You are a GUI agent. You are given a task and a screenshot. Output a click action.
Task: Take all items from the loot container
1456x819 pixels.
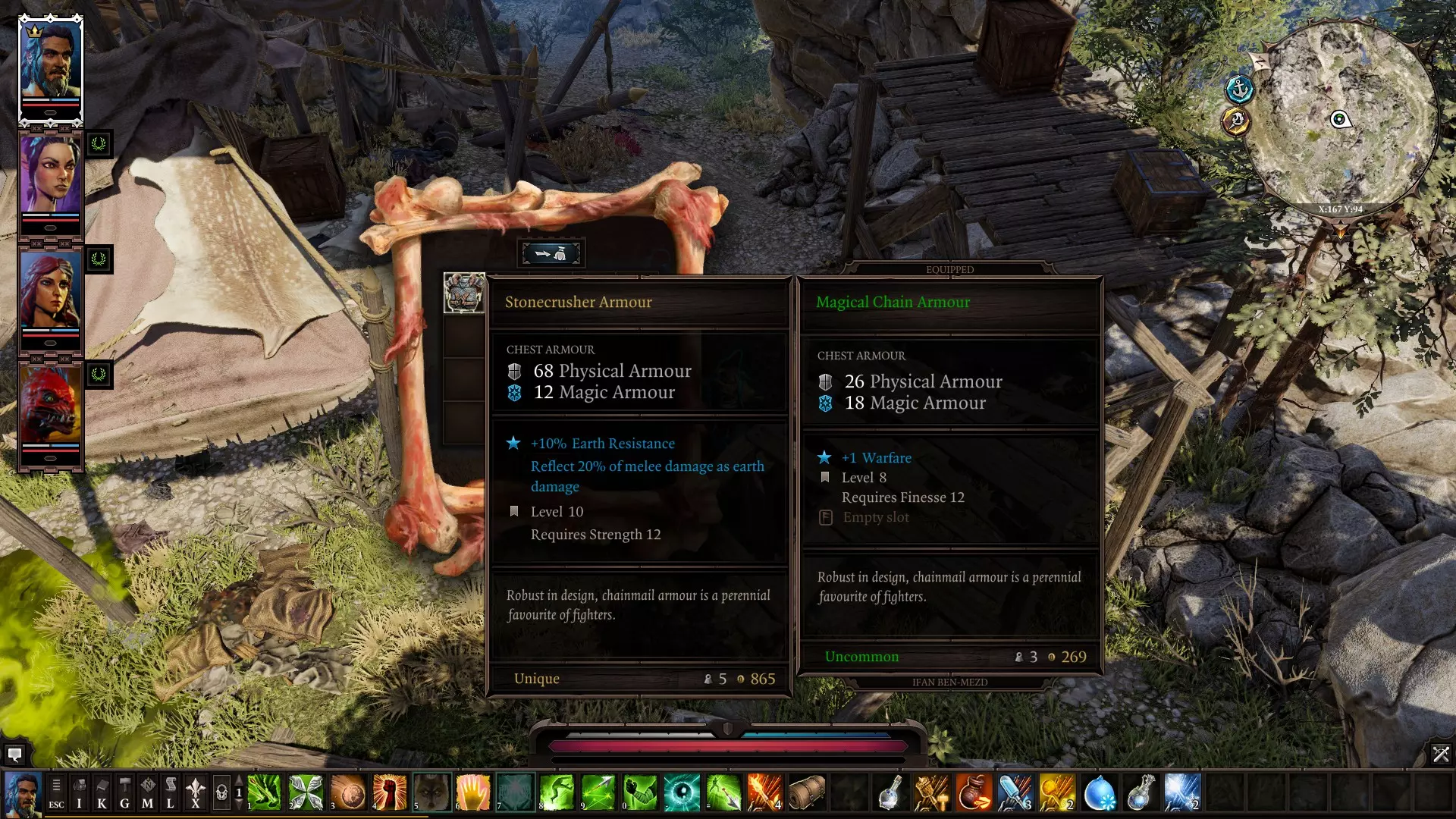tap(551, 254)
